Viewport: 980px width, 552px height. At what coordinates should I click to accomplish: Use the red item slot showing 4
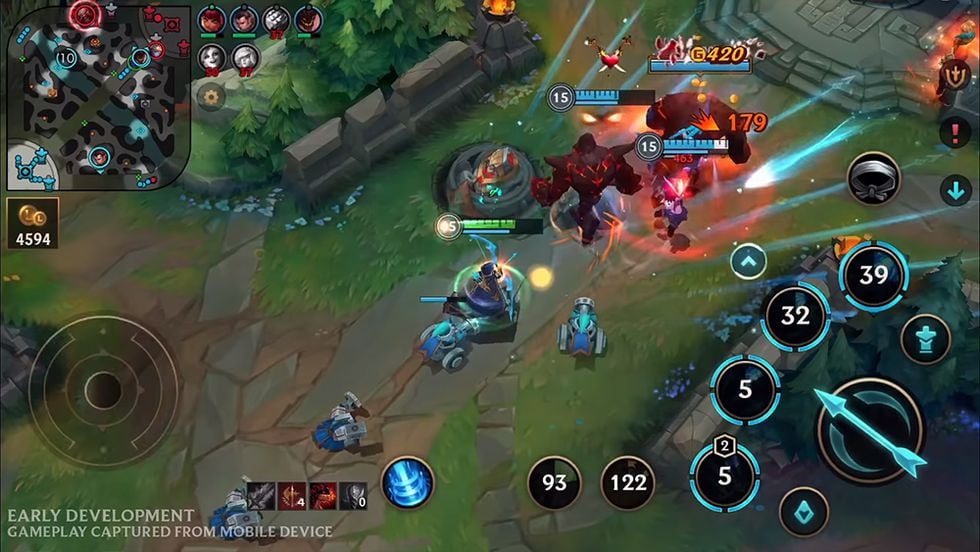(292, 495)
